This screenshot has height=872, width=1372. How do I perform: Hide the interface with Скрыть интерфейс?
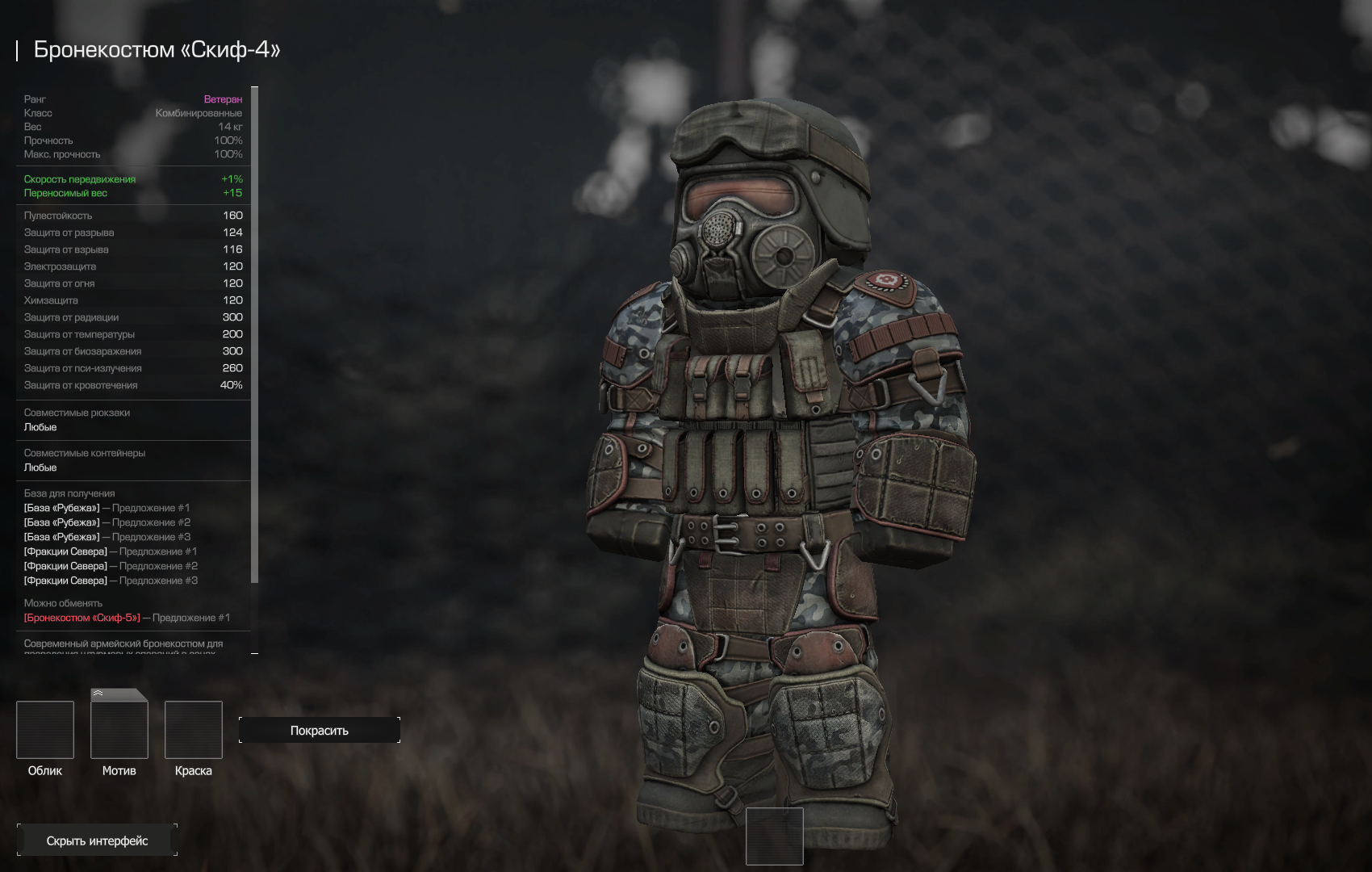[x=97, y=841]
